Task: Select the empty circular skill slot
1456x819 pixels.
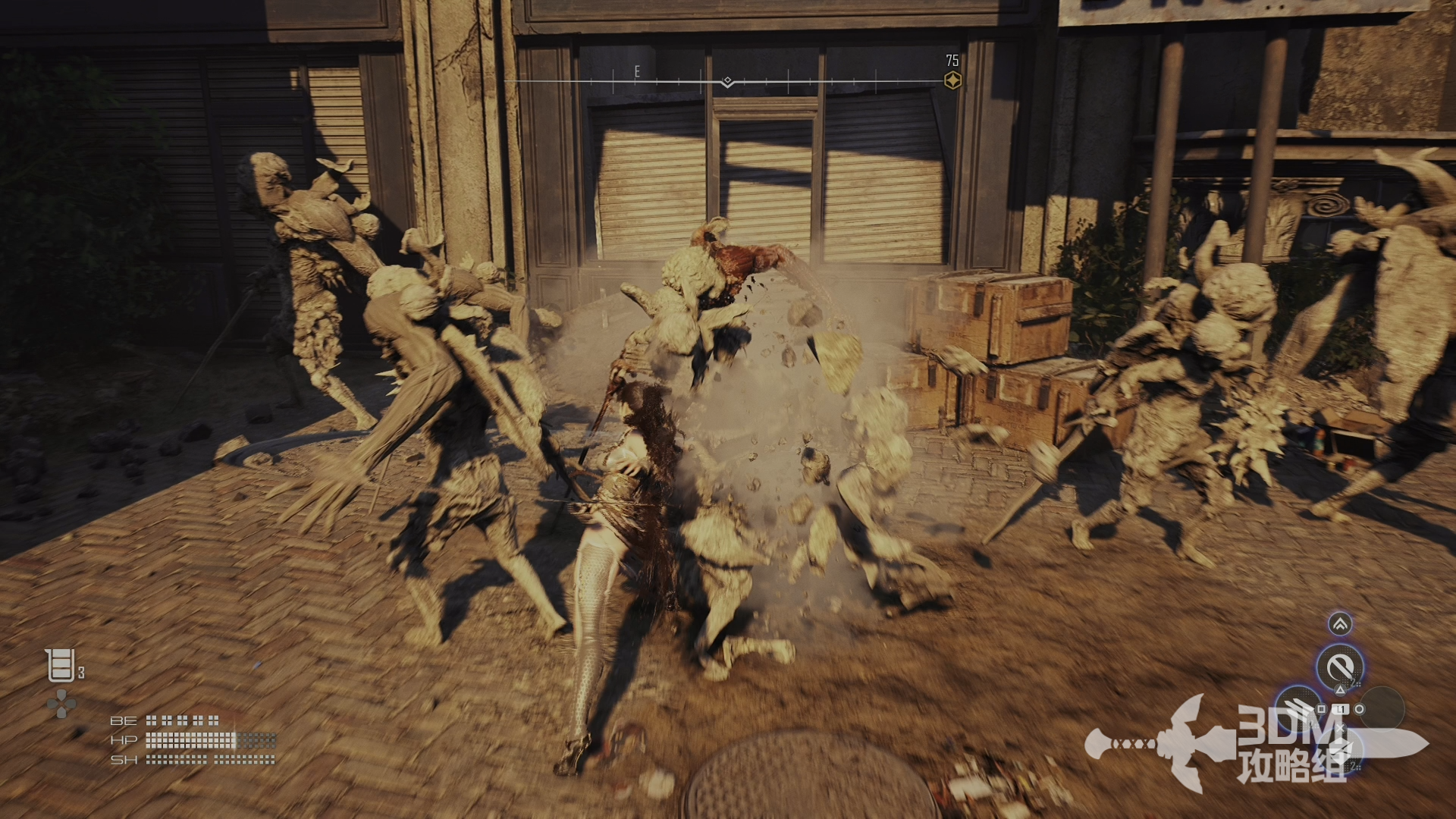Action: coord(1382,709)
